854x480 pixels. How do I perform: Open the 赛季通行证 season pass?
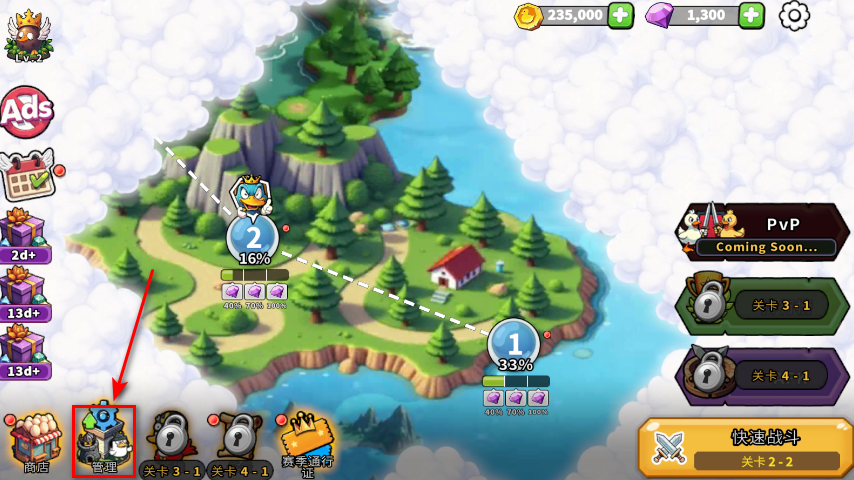click(305, 443)
